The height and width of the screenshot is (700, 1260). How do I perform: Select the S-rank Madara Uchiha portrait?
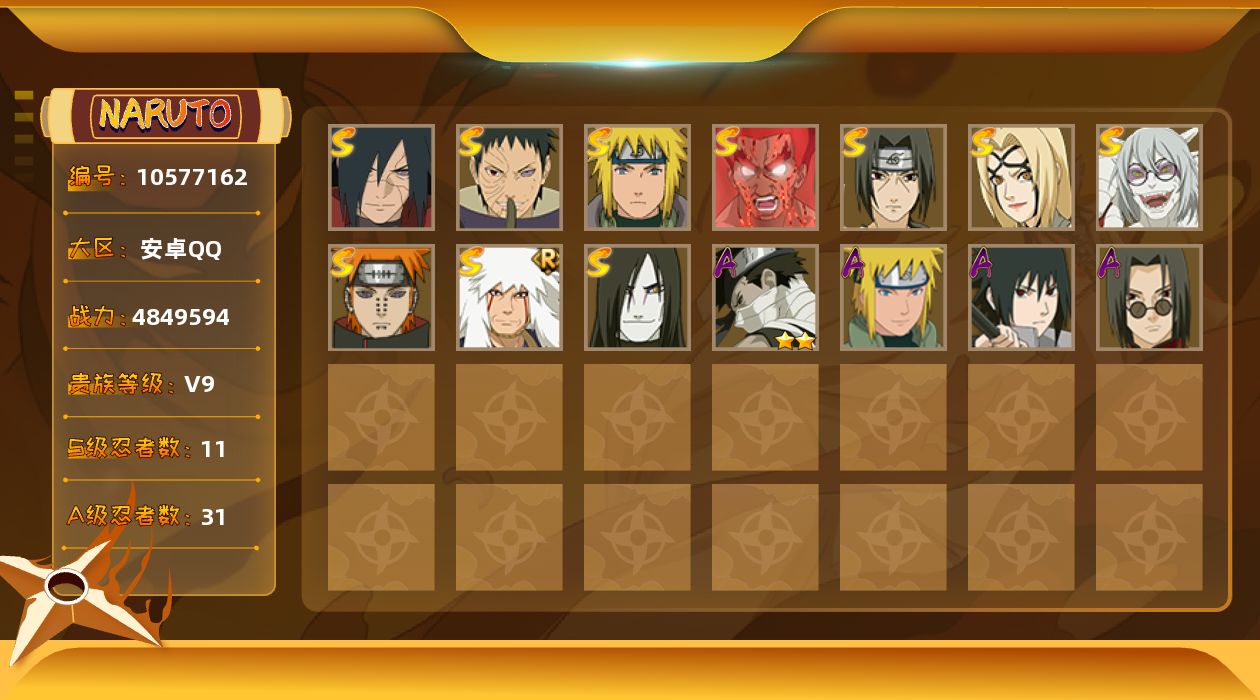click(381, 177)
